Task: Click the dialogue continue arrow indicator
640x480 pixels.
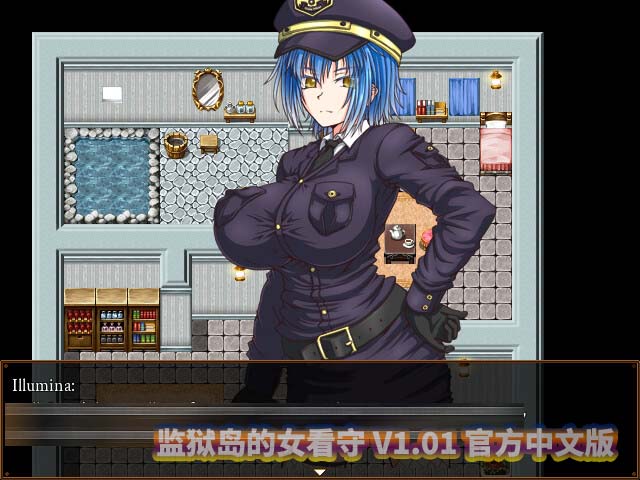Action: [x=320, y=471]
